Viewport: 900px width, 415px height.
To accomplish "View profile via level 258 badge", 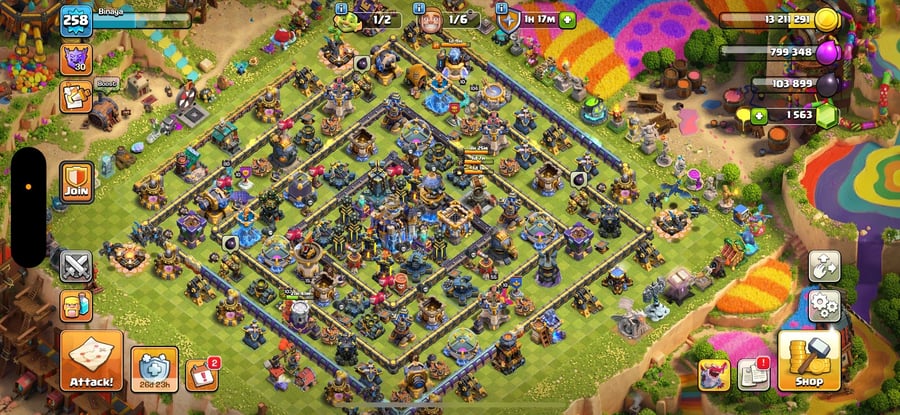I will (75, 19).
